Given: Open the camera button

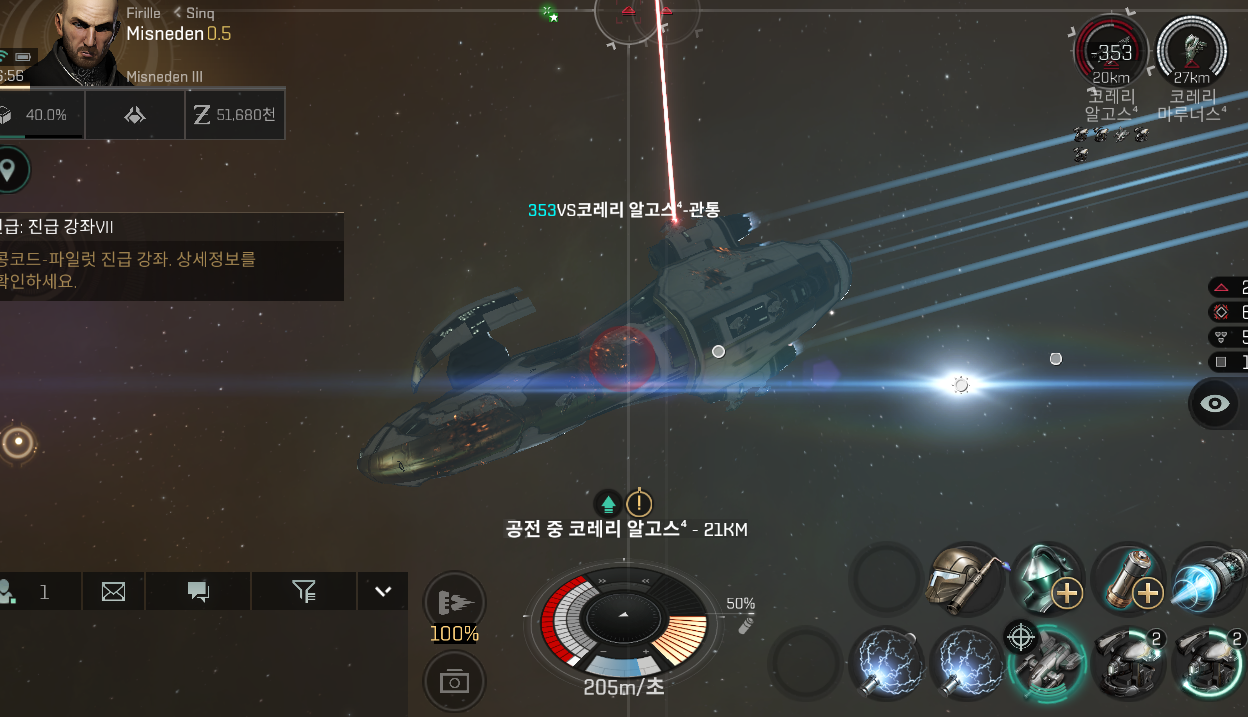Looking at the screenshot, I should pyautogui.click(x=455, y=681).
